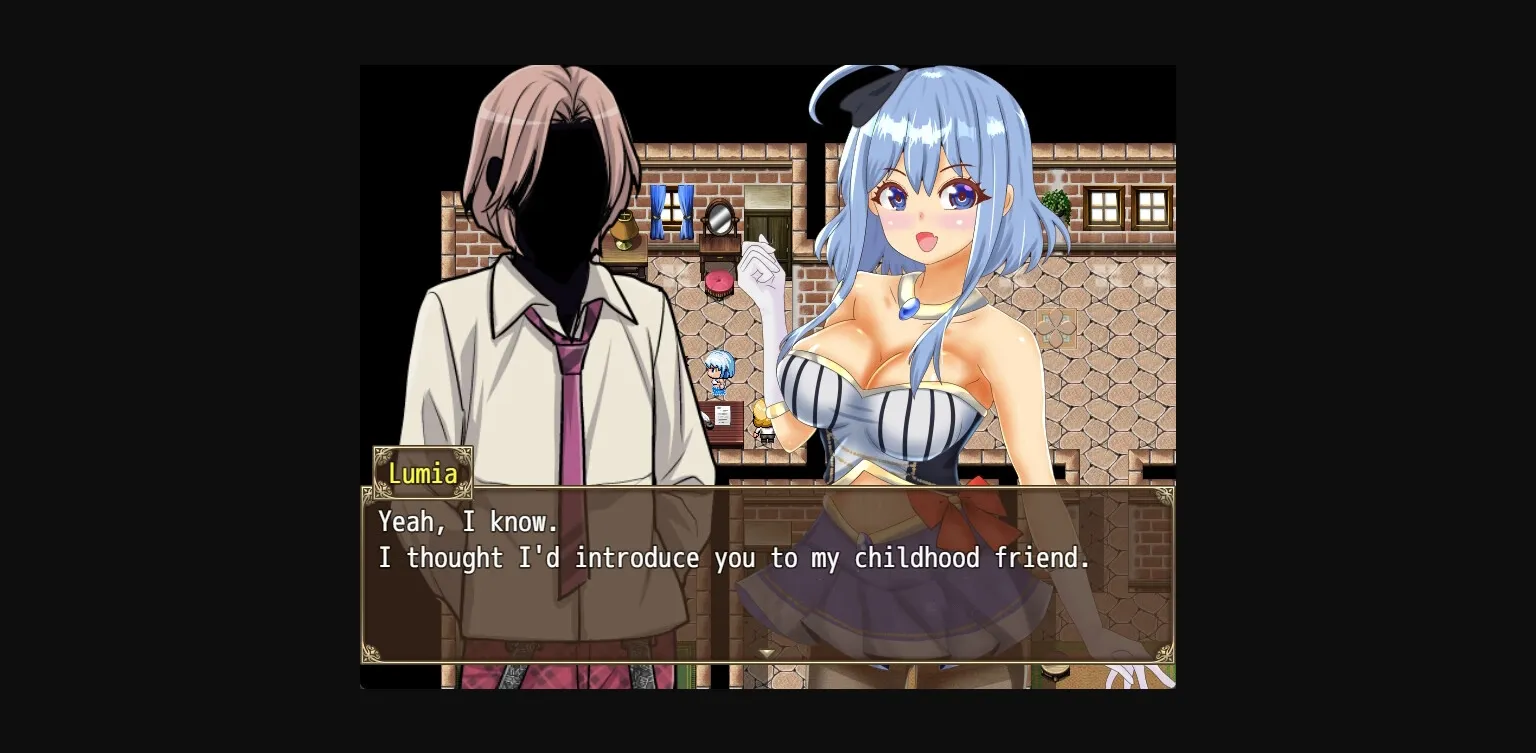The width and height of the screenshot is (1536, 753).
Task: Click the pink cushioned stool sprite
Action: [719, 281]
